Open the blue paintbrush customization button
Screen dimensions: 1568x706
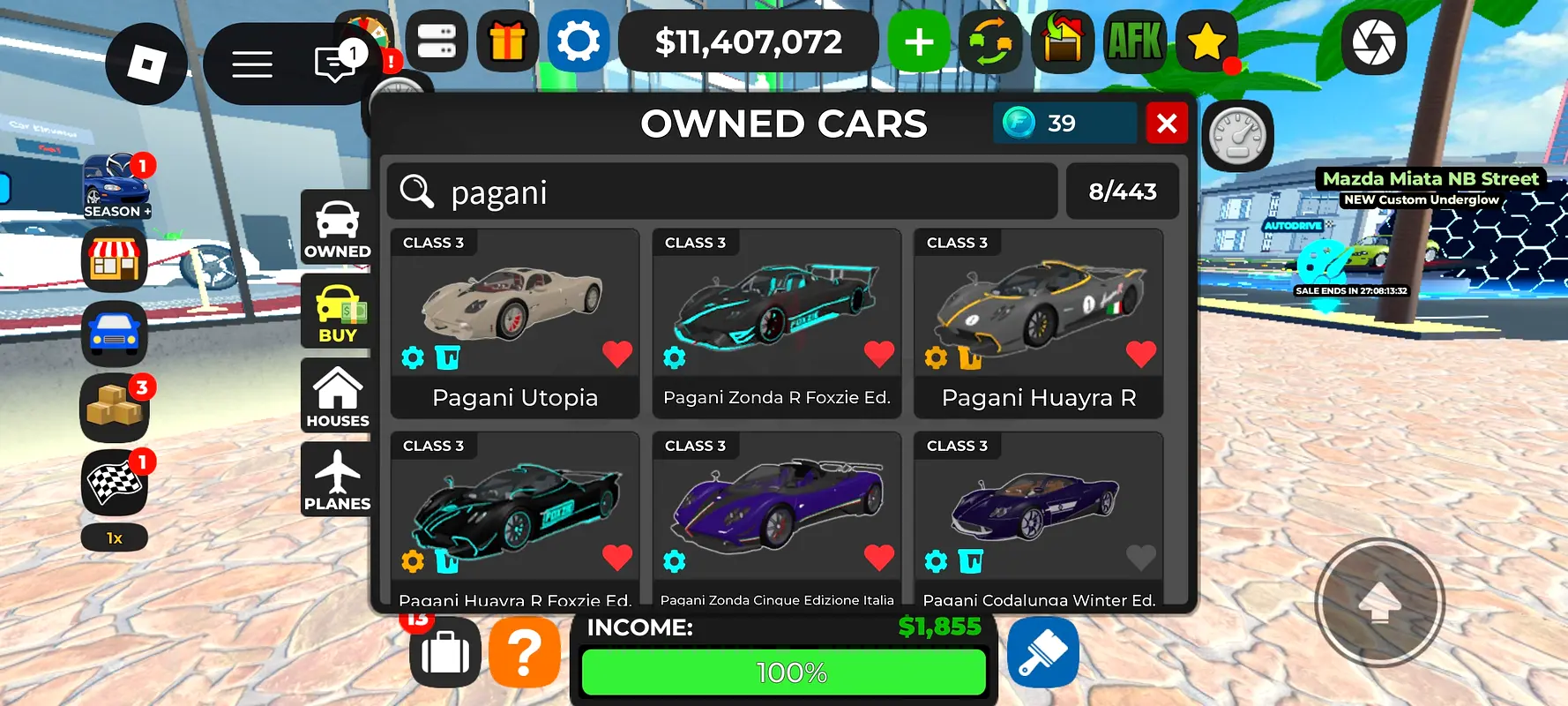coord(1043,653)
